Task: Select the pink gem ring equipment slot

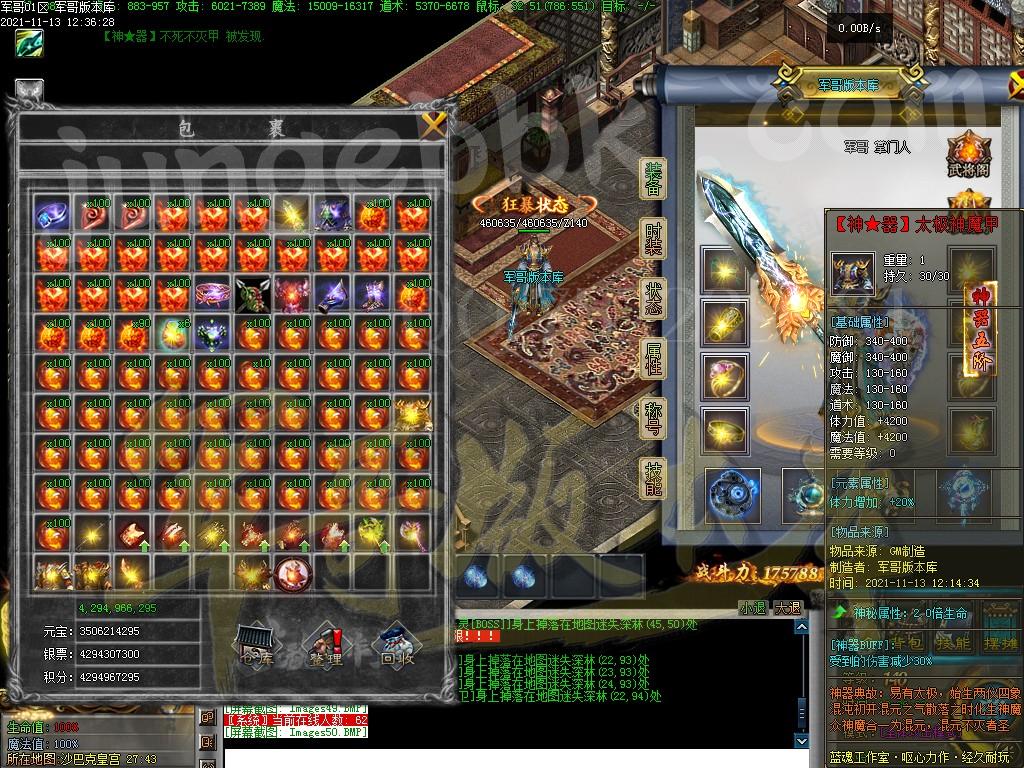Action: coord(723,373)
